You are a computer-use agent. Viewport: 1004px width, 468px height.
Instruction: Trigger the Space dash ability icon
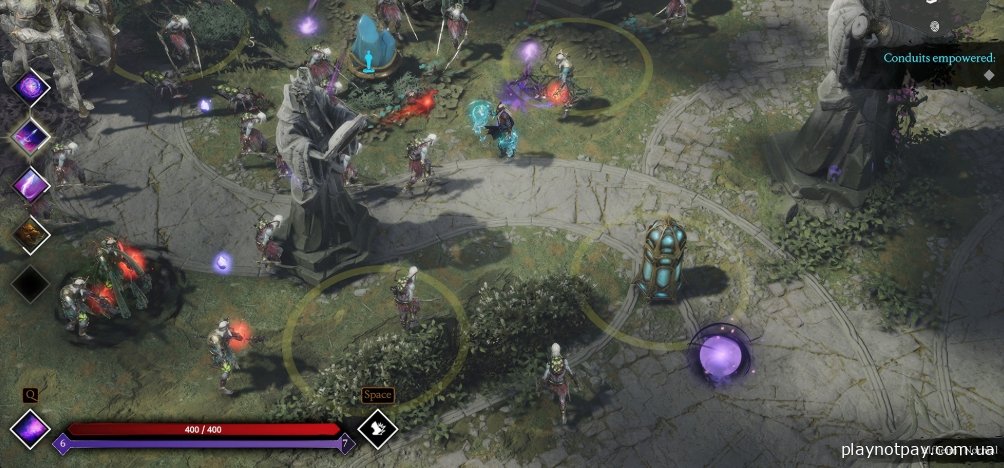(x=378, y=427)
